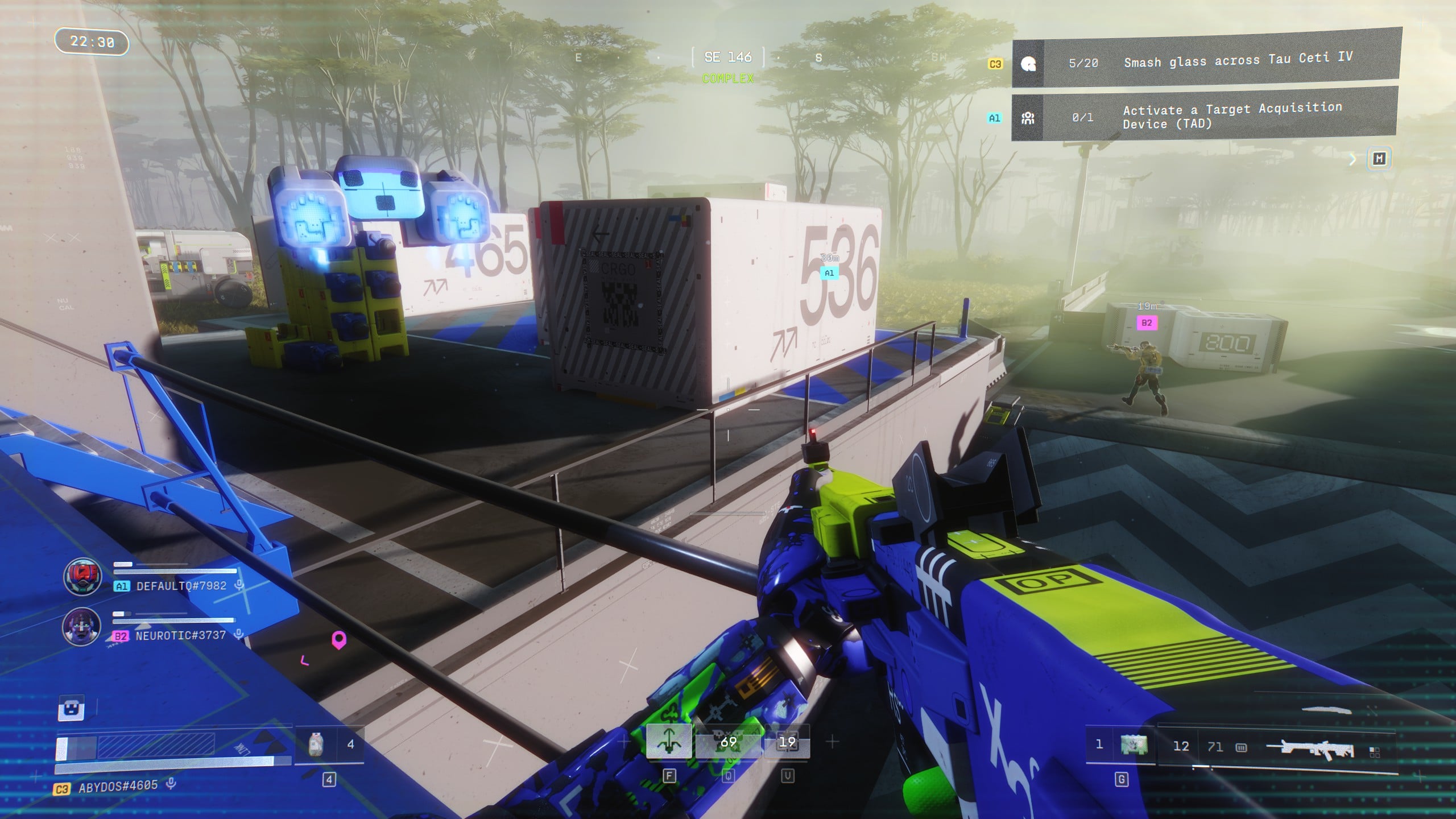Image resolution: width=1456 pixels, height=819 pixels.
Task: Select the consumable canister slot
Action: 316,744
